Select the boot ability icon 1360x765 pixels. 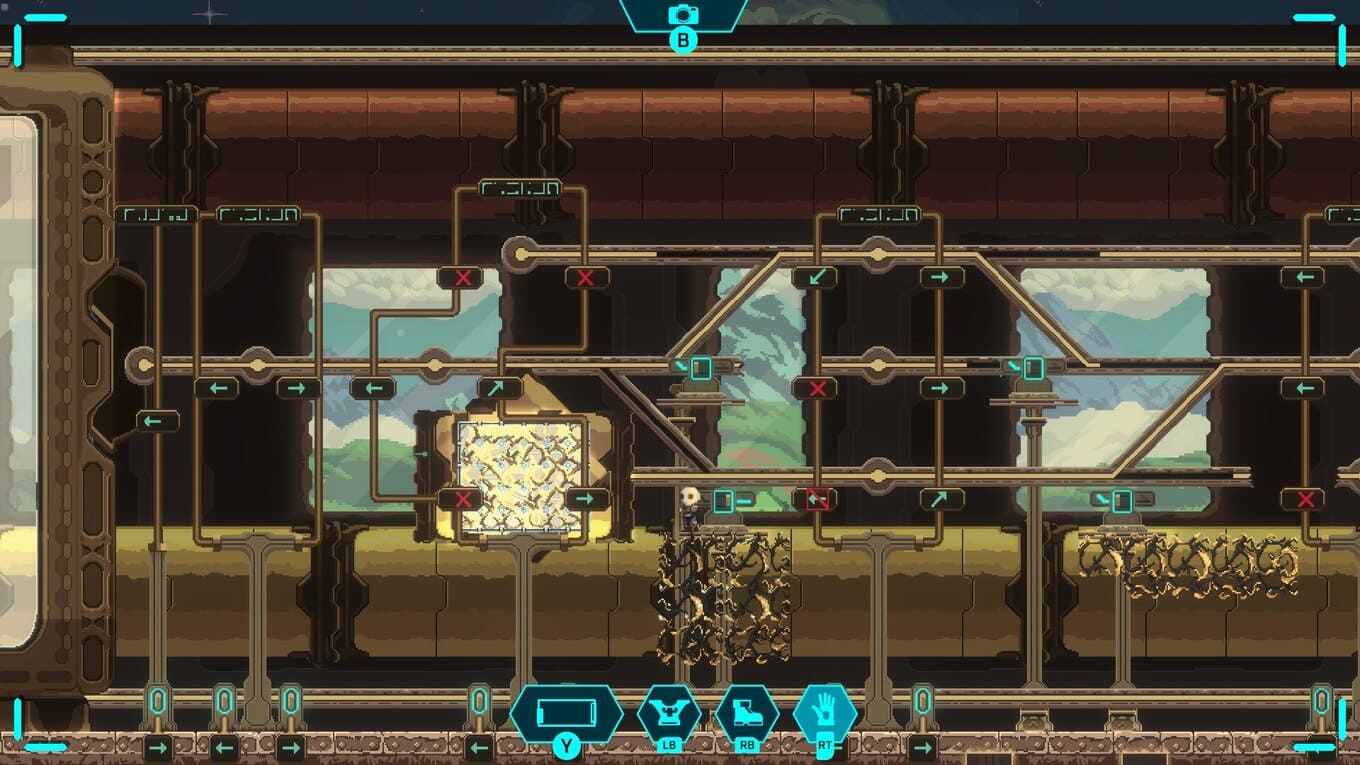(x=747, y=713)
